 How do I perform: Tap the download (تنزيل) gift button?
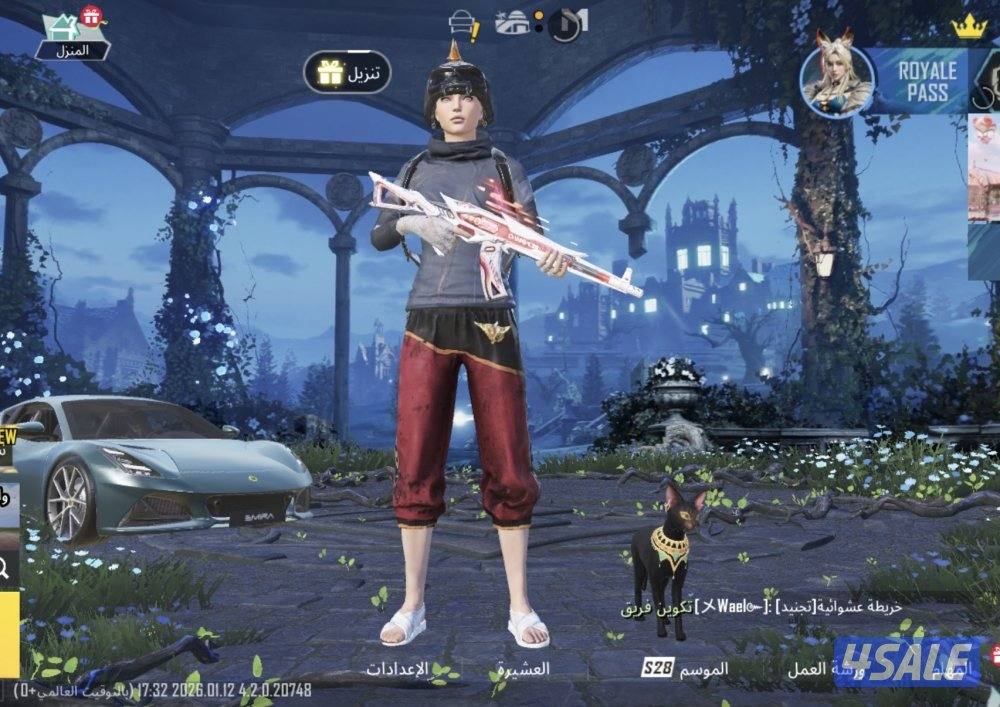tap(347, 72)
